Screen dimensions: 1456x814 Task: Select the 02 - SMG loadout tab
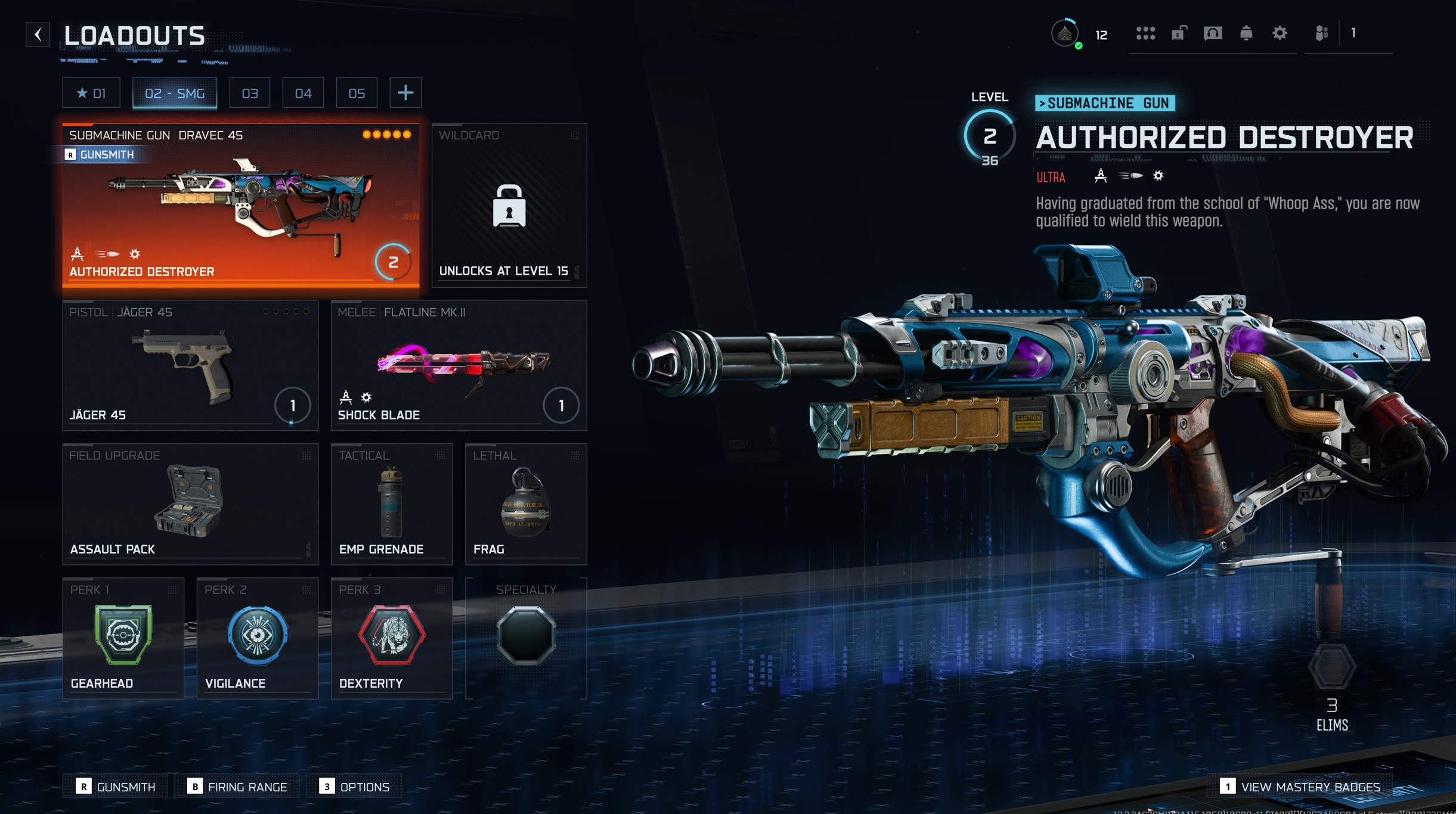pos(175,93)
